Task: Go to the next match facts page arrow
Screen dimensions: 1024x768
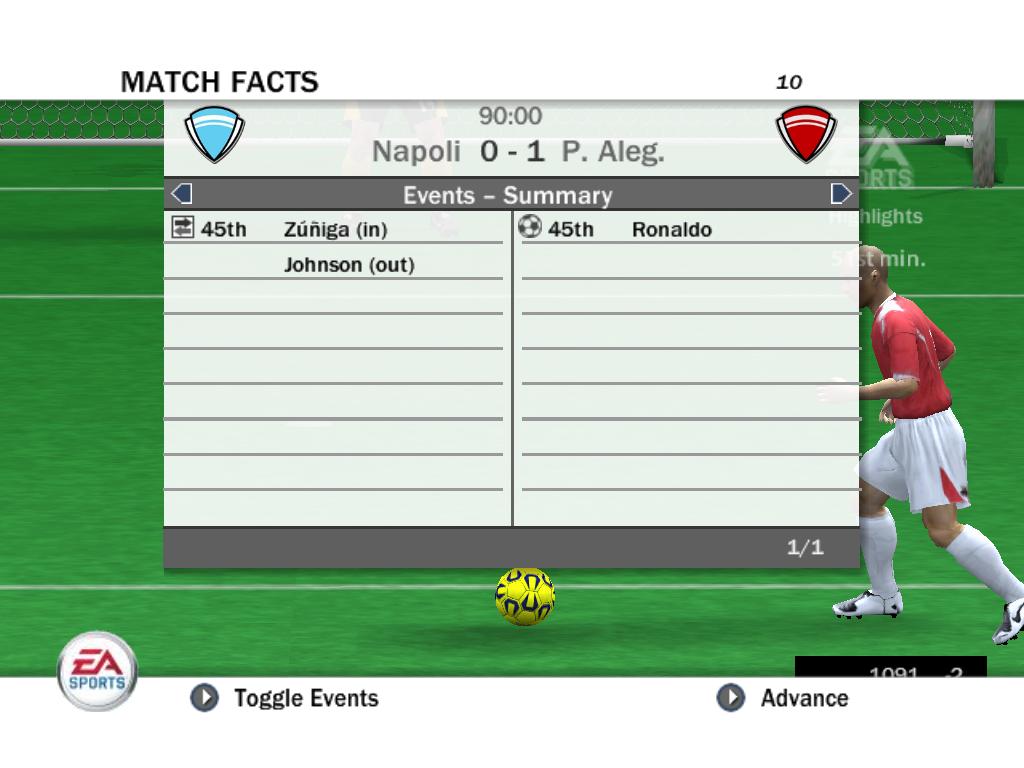Action: pos(841,194)
